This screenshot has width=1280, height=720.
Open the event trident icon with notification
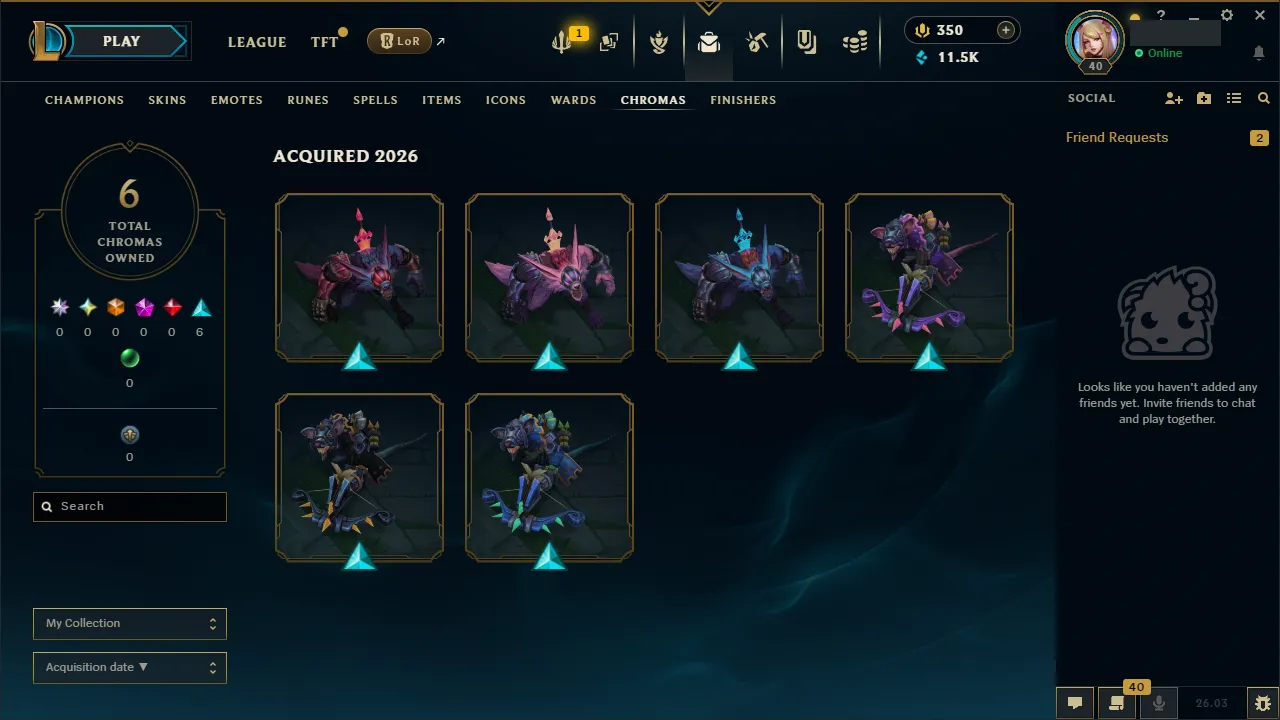[x=562, y=43]
